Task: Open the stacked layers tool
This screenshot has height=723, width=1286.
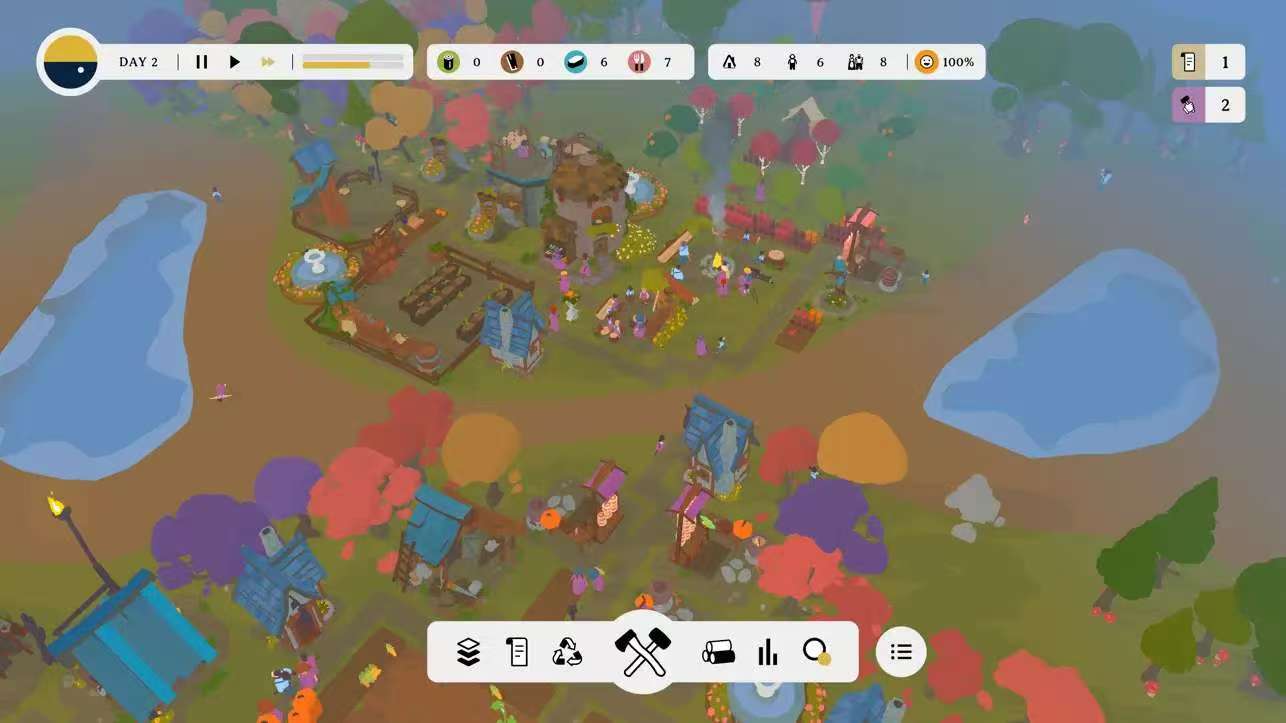Action: [x=468, y=653]
